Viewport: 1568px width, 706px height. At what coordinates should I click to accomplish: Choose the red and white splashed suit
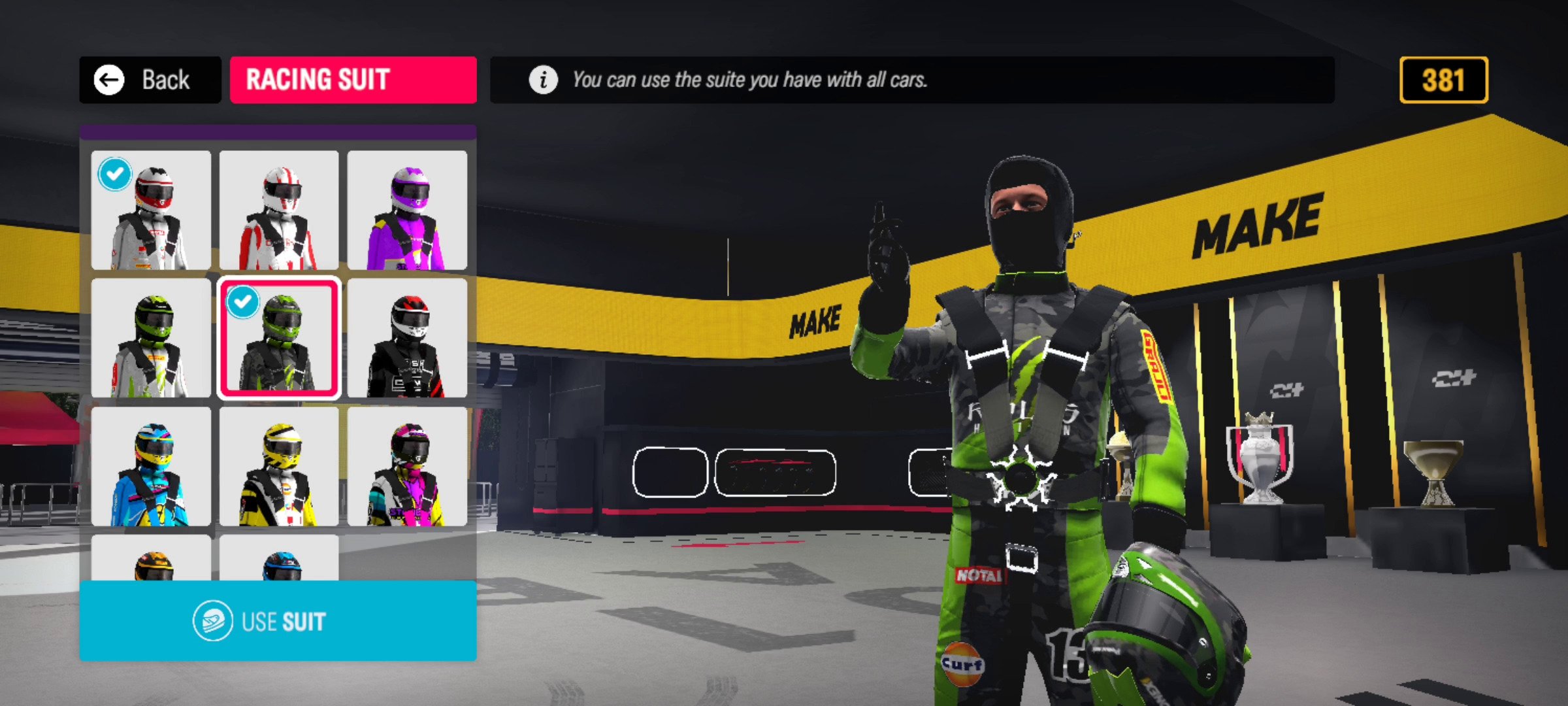[x=279, y=210]
